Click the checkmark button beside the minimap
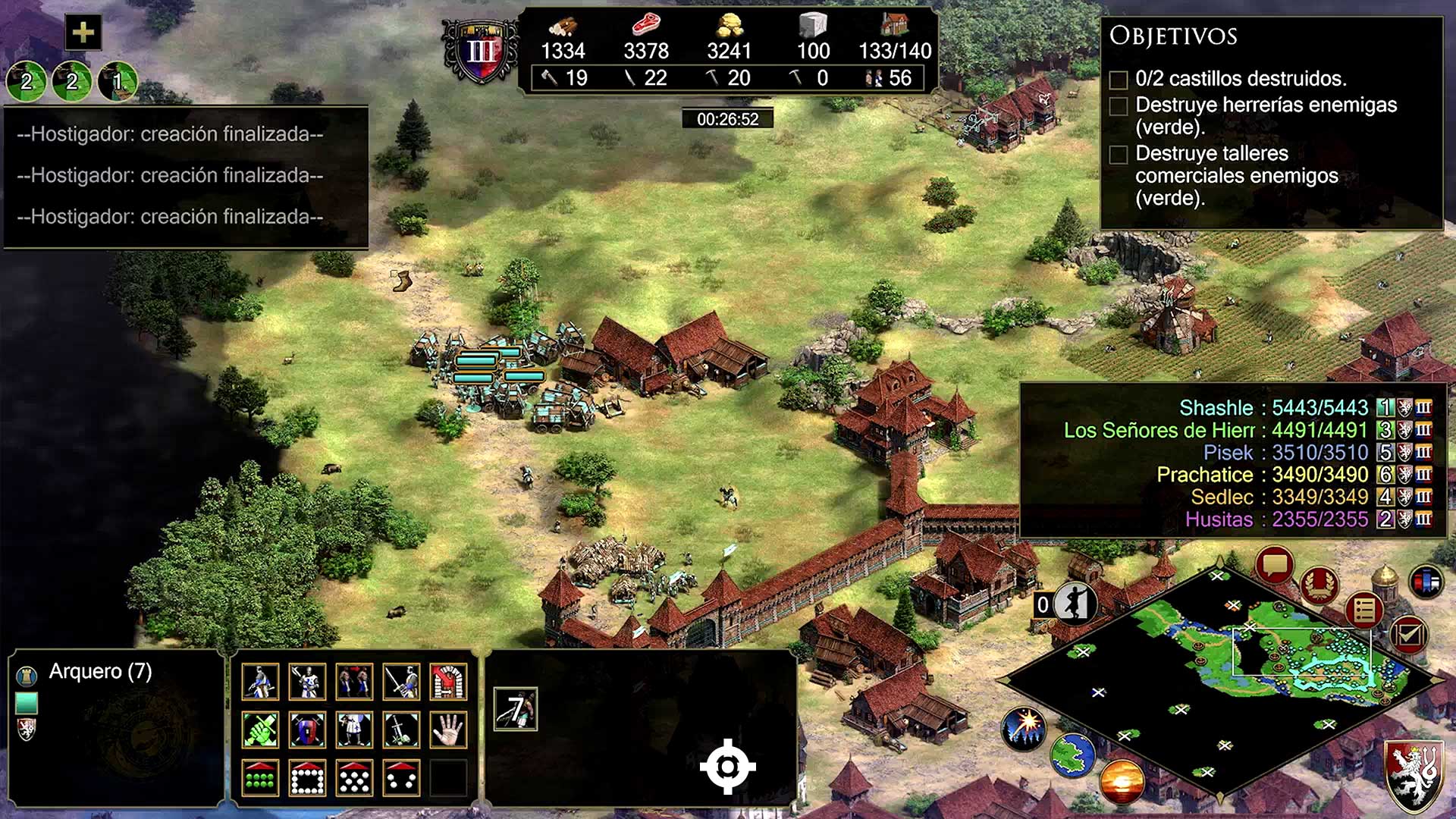The height and width of the screenshot is (819, 1456). point(1408,634)
